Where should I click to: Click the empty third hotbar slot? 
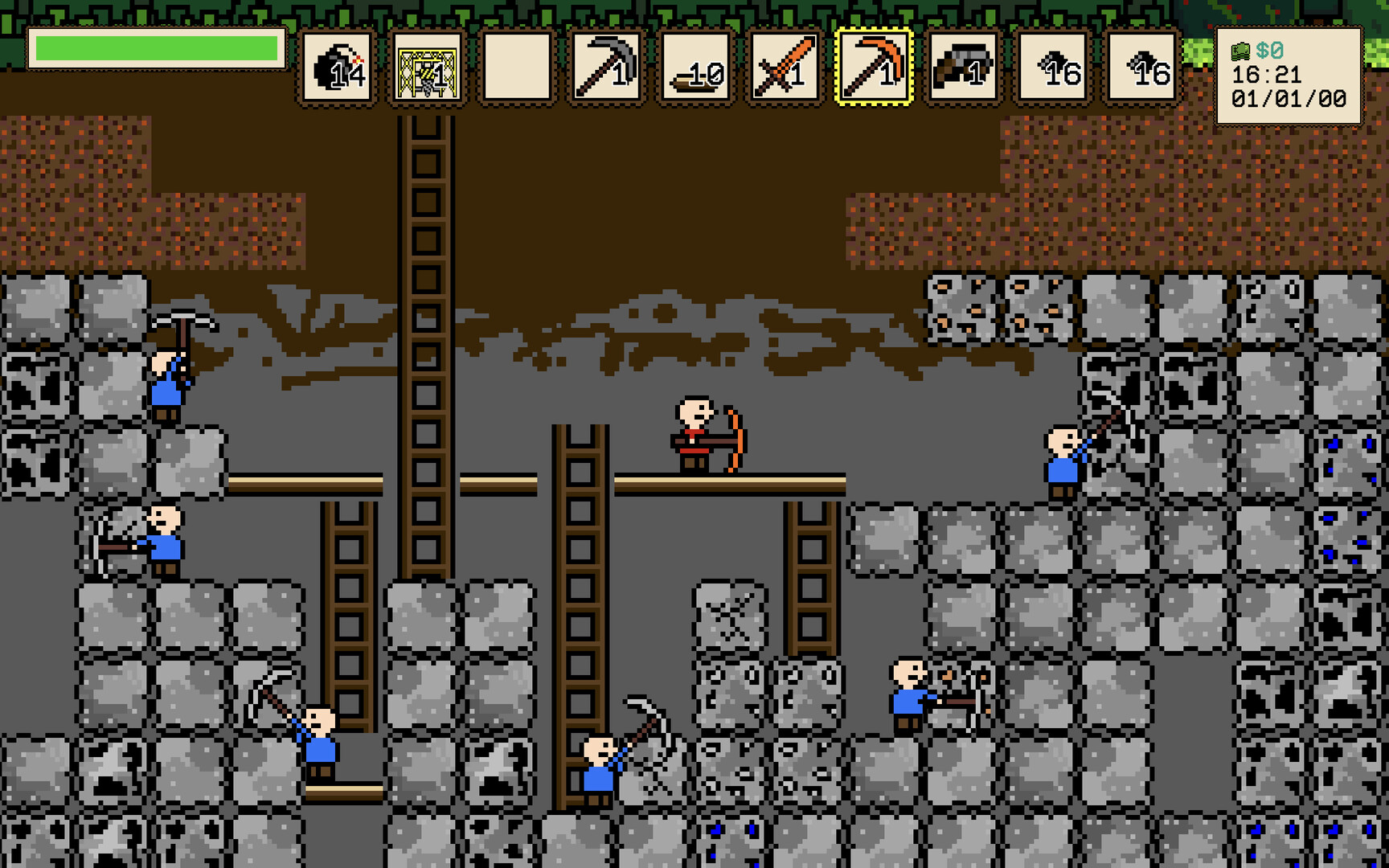tap(517, 68)
